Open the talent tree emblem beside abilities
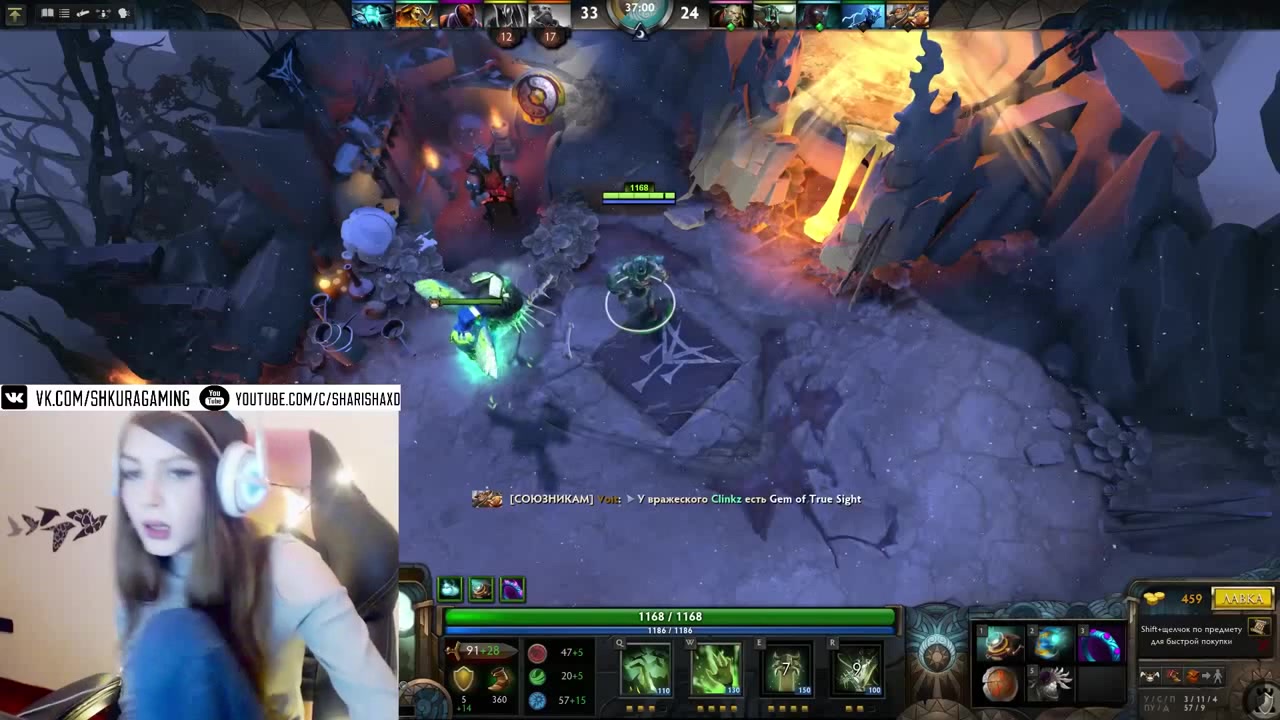 click(936, 658)
